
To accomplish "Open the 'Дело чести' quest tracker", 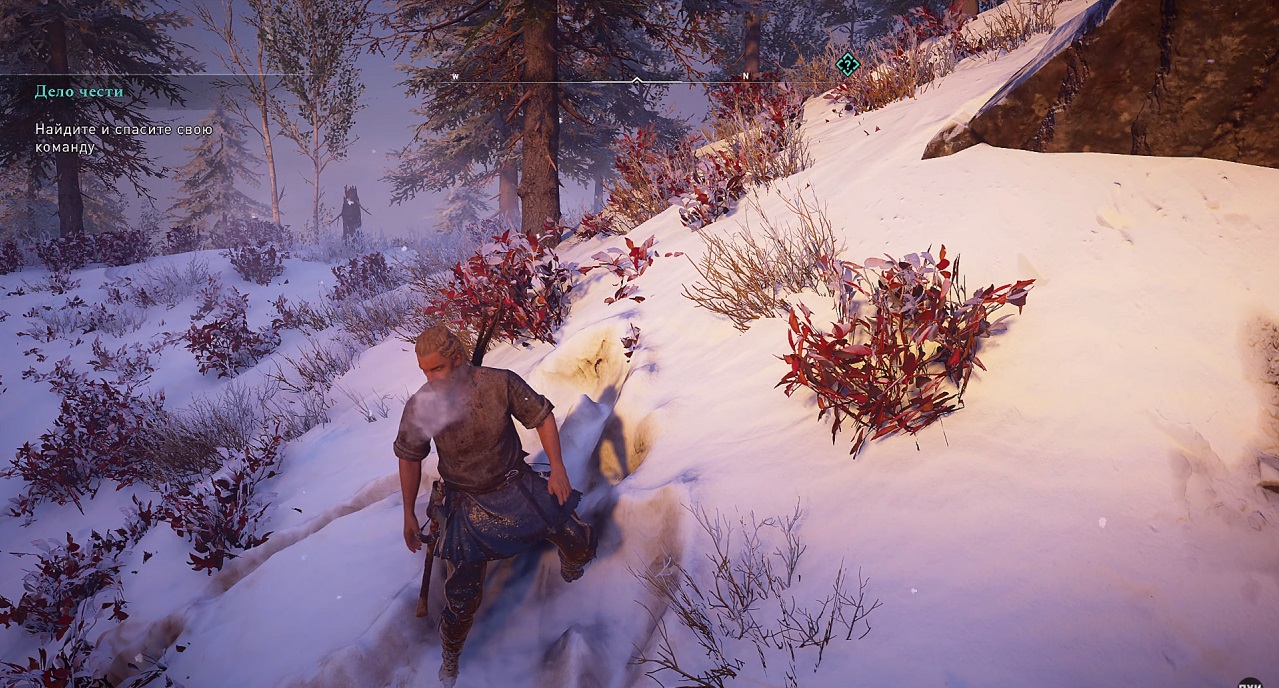I will tap(79, 91).
